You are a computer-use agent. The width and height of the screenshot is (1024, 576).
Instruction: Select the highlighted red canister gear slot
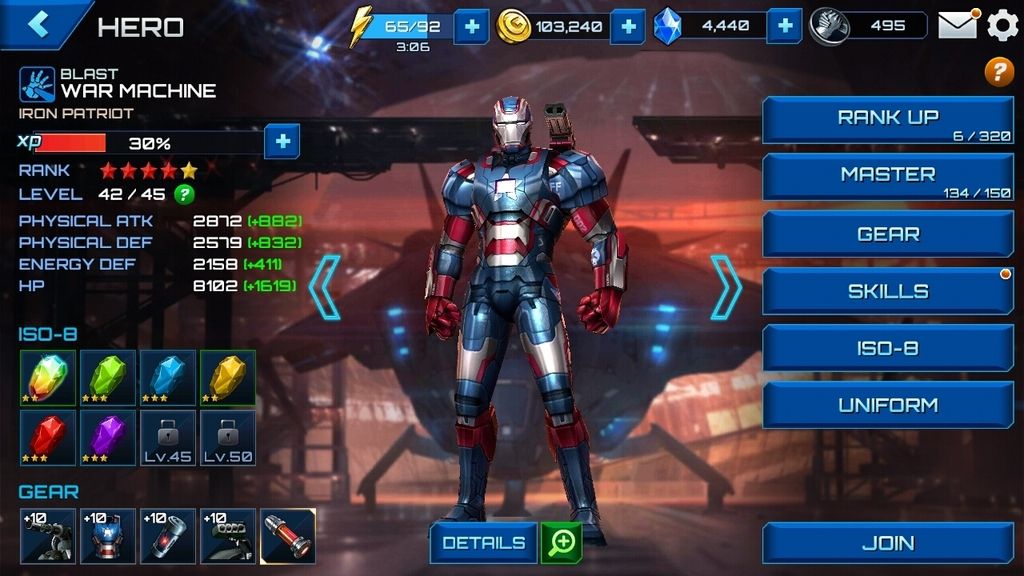point(288,536)
